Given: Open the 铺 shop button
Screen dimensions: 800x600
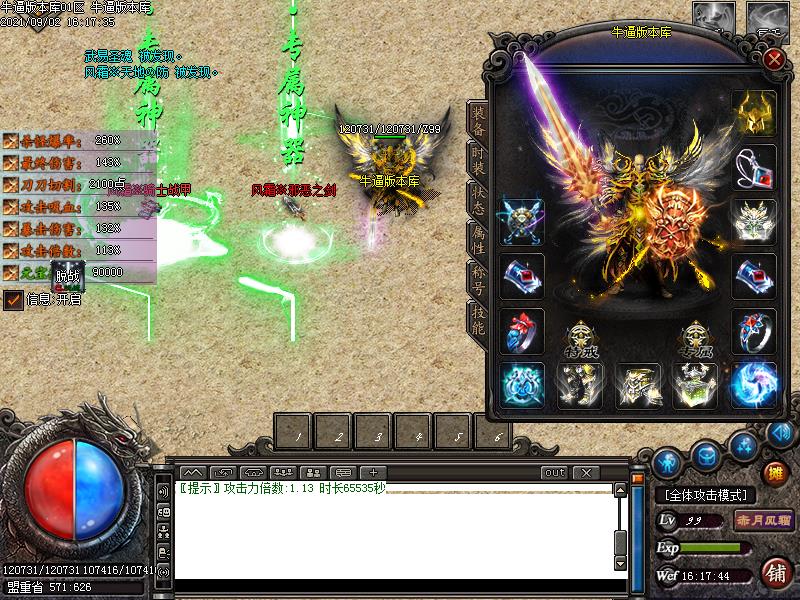Looking at the screenshot, I should 774,573.
